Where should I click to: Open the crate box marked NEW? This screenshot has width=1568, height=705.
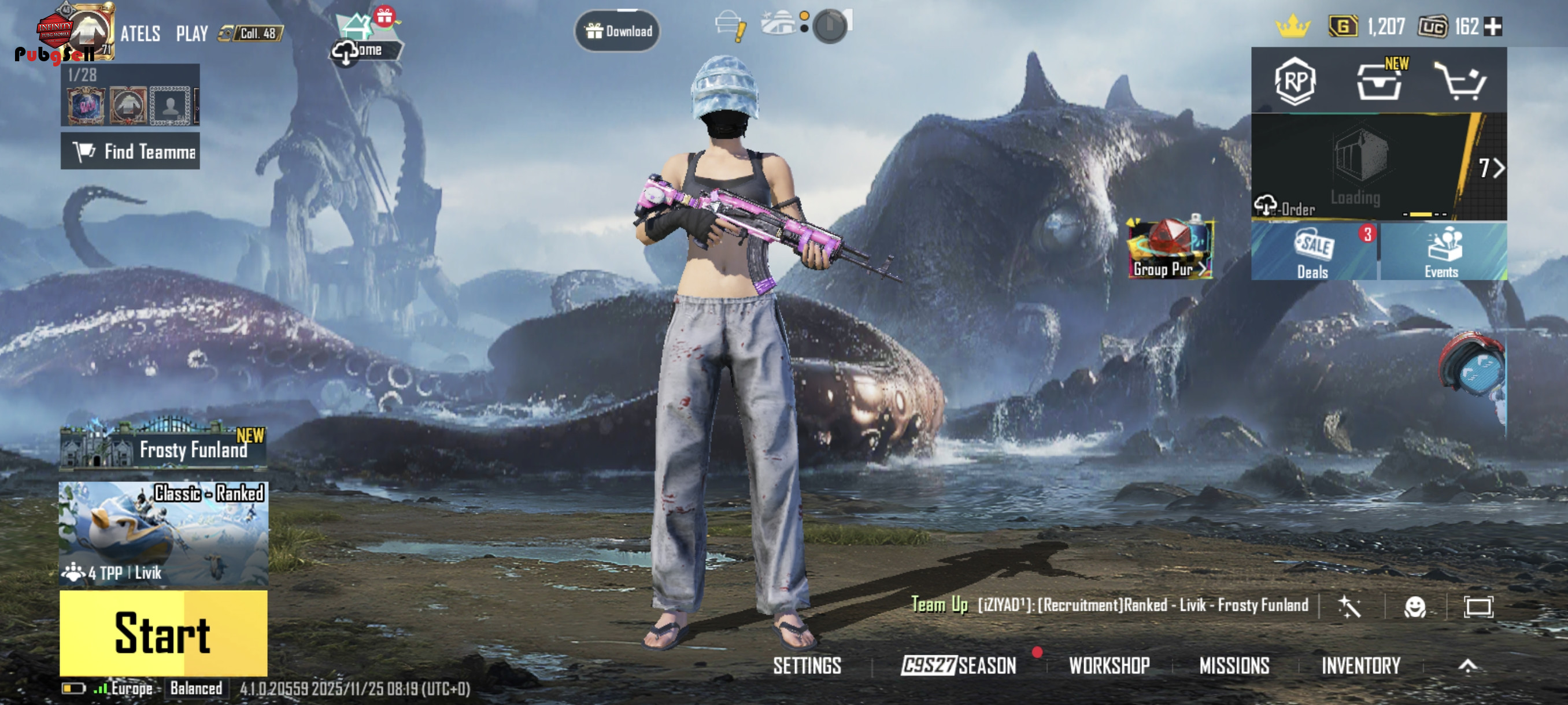pyautogui.click(x=1380, y=81)
